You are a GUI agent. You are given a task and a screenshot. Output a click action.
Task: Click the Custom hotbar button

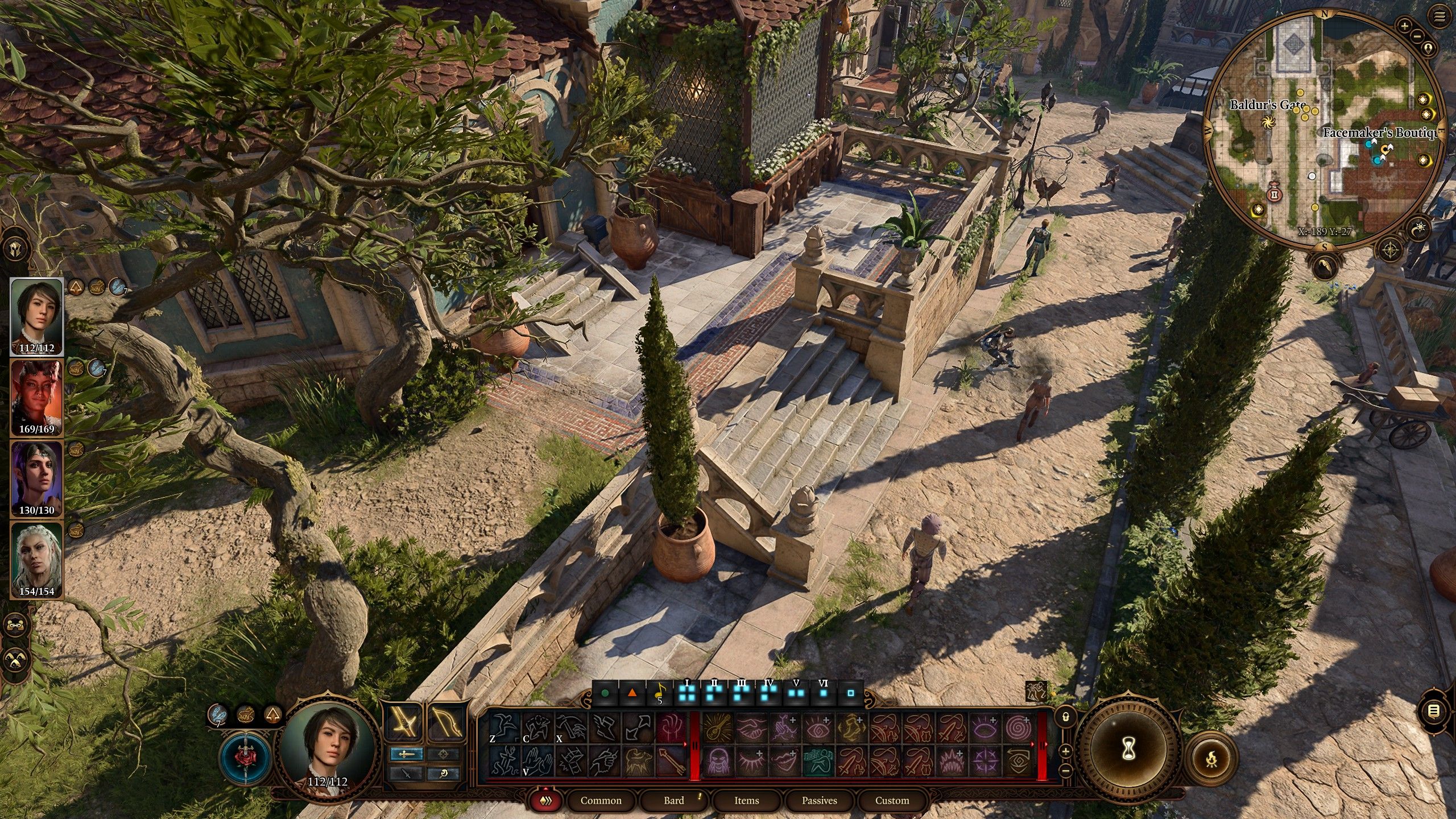pyautogui.click(x=893, y=800)
